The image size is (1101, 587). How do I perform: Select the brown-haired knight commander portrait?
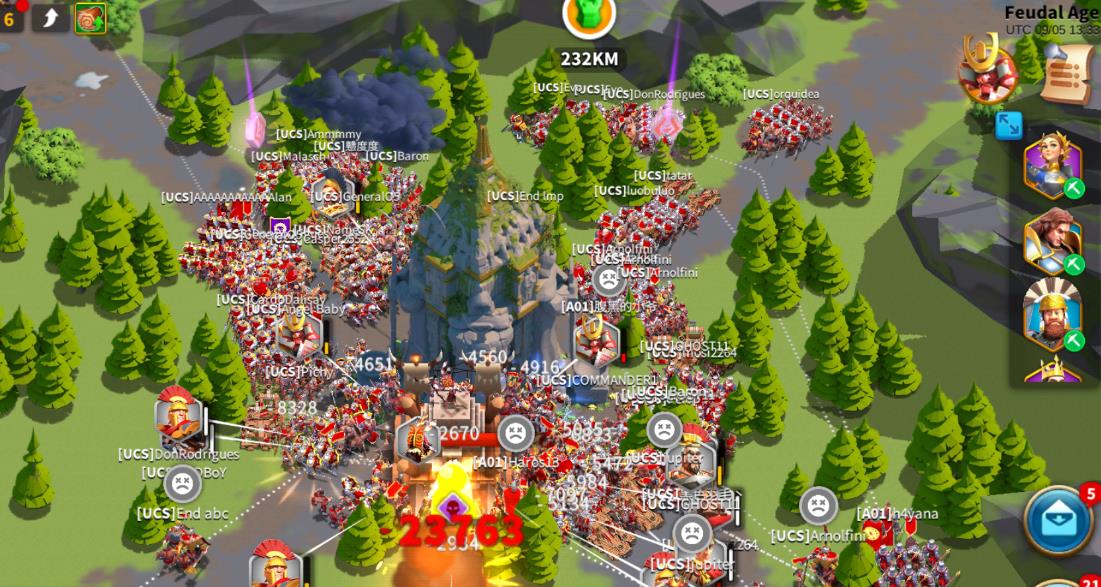pos(1052,242)
